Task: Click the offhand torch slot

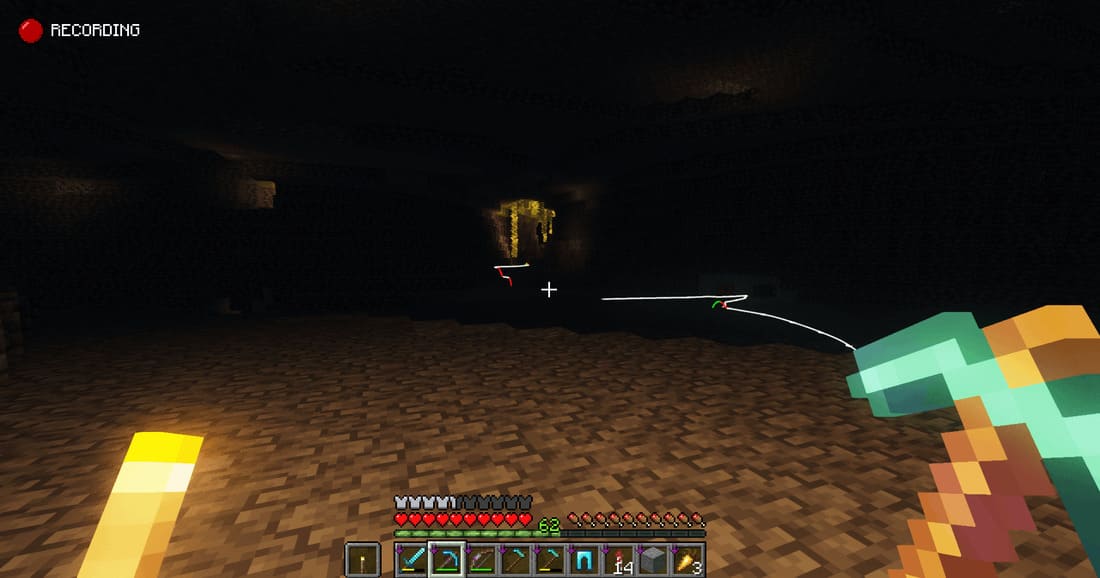Action: coord(362,560)
